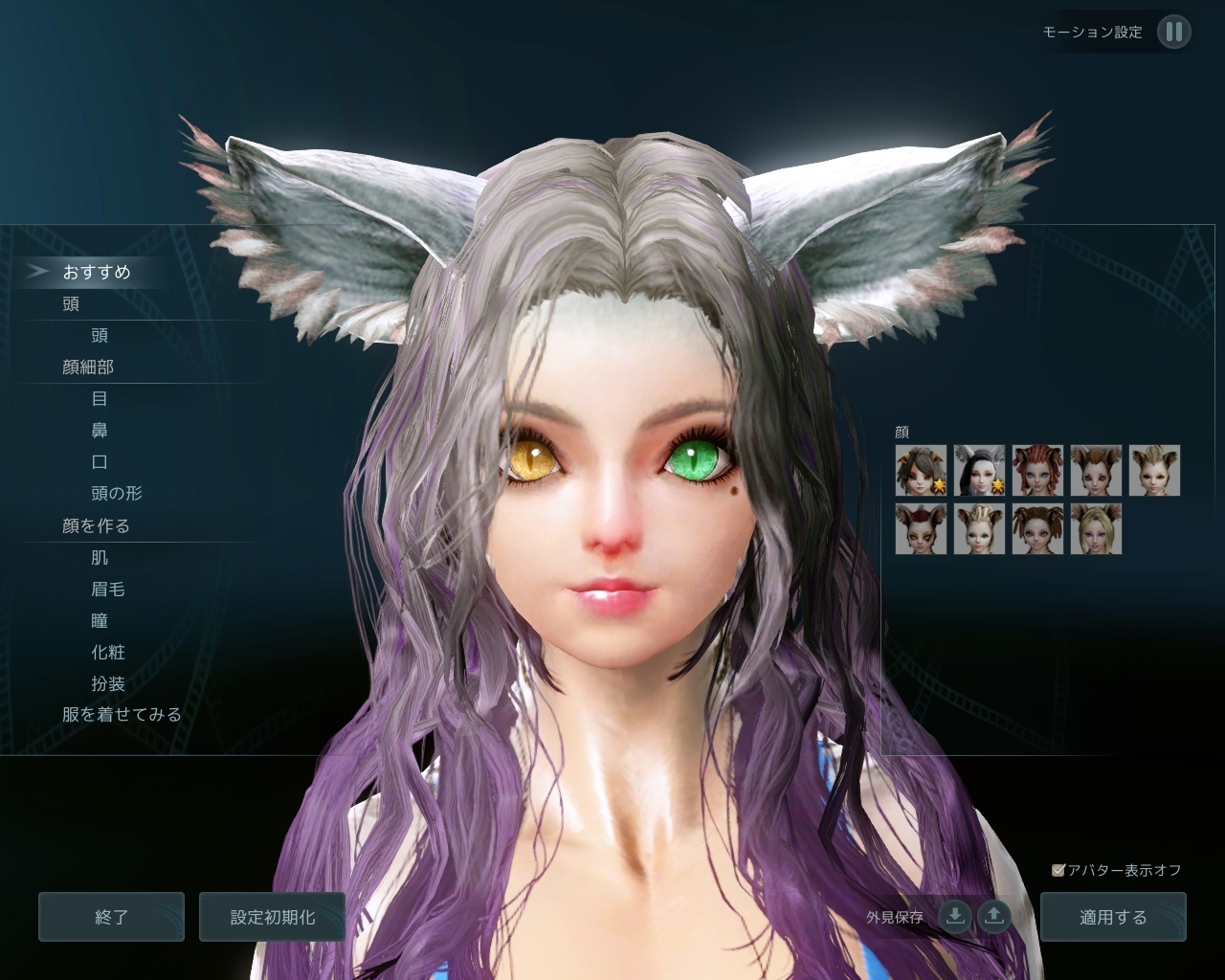Select the red-haired face preset thumbnail
This screenshot has width=1225, height=980.
1038,469
